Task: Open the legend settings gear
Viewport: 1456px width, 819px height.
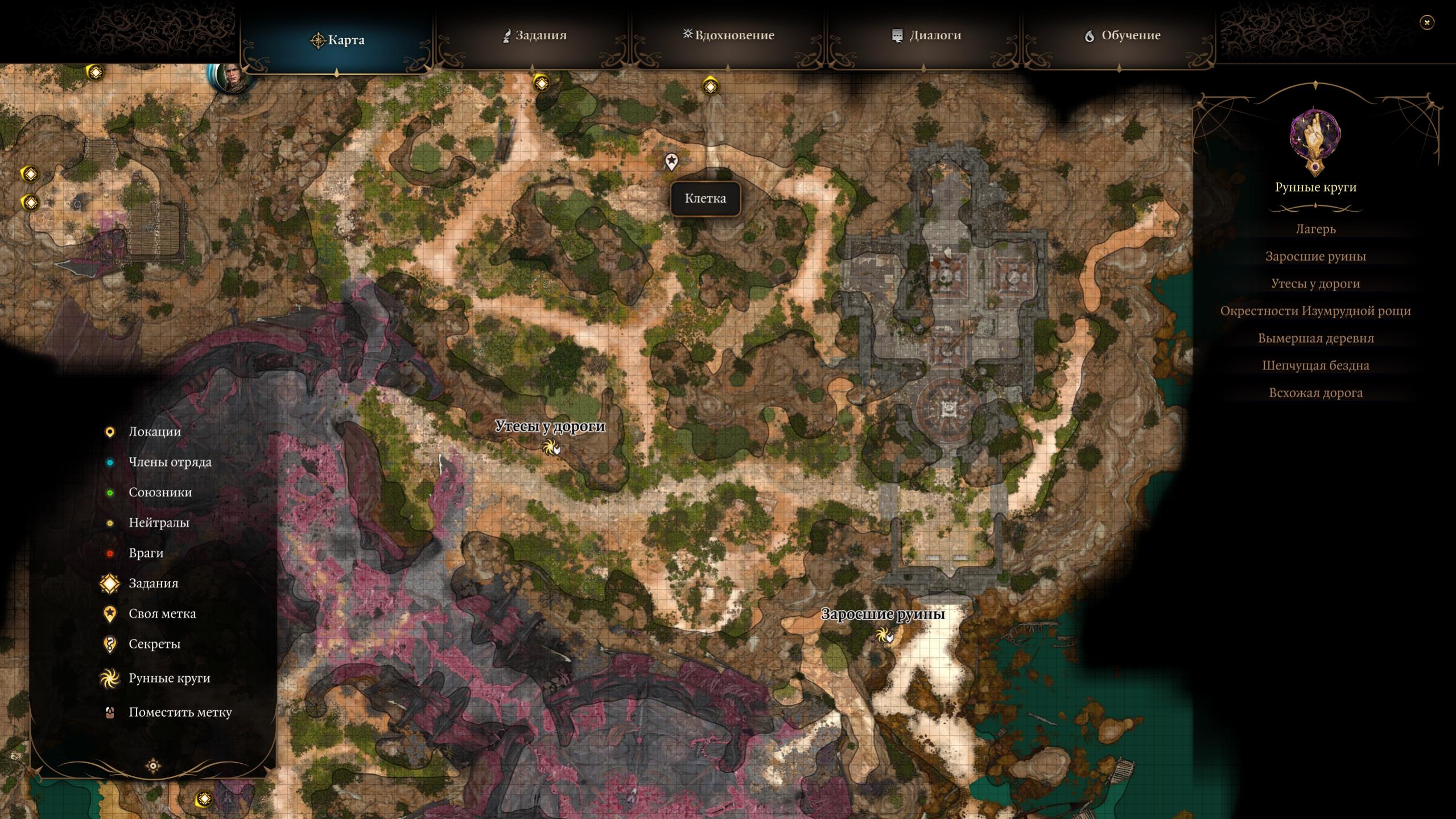Action: 153,766
